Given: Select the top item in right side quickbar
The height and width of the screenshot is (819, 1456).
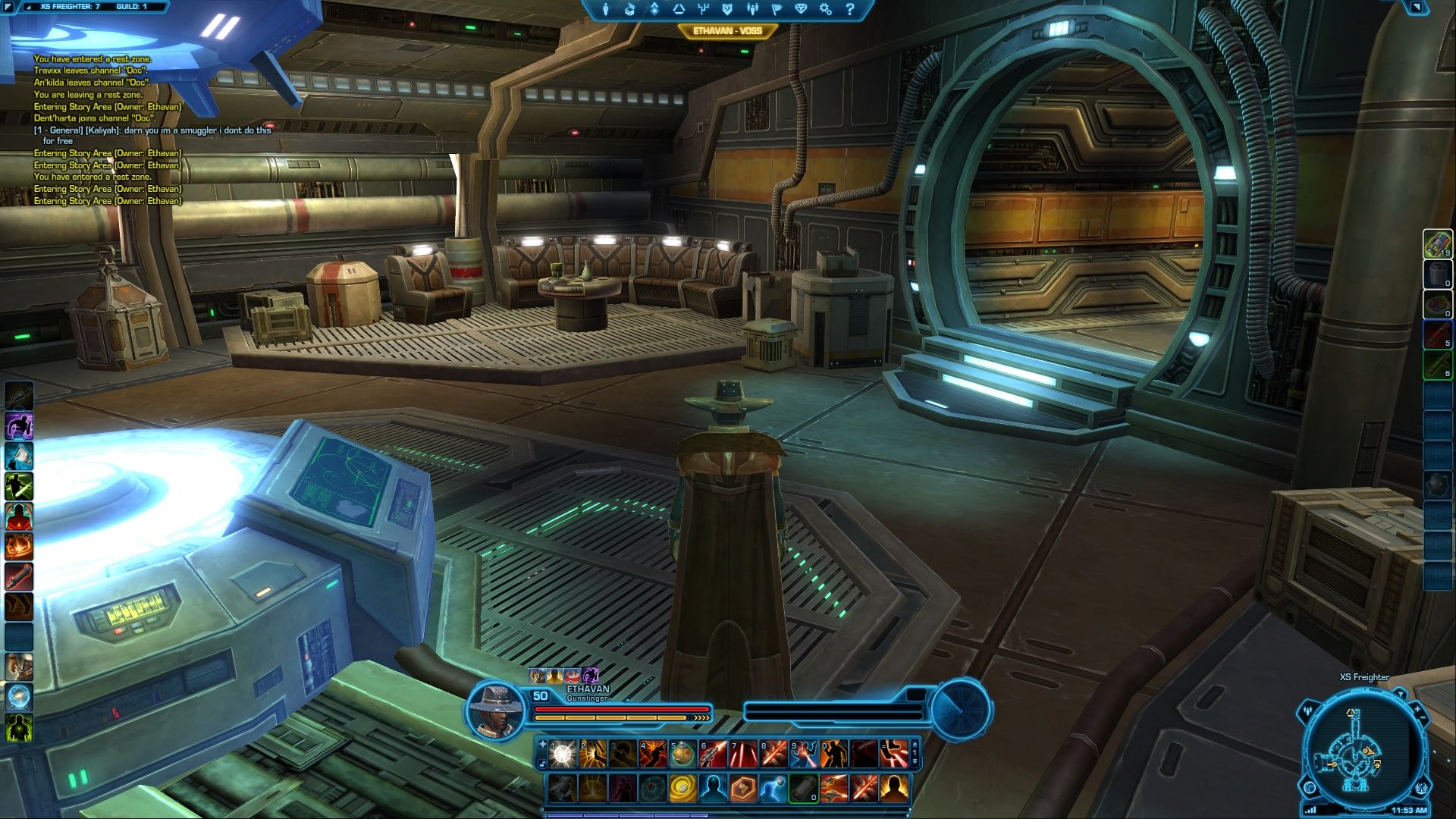Looking at the screenshot, I should pyautogui.click(x=1437, y=244).
